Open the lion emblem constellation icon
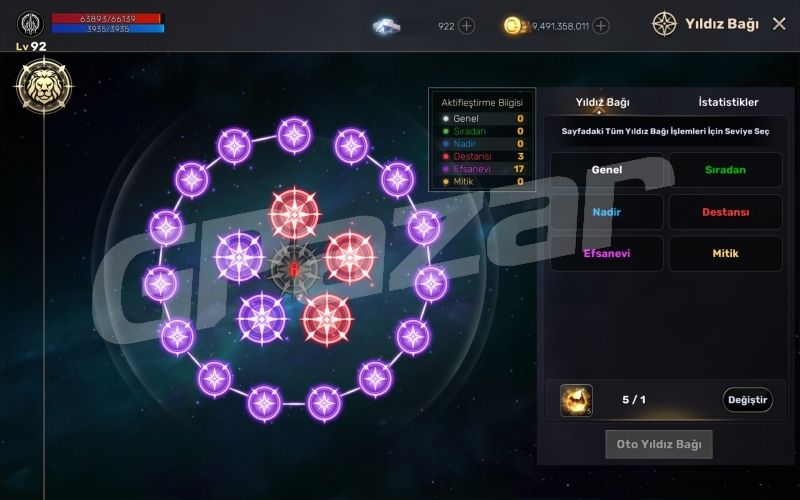Image resolution: width=800 pixels, height=500 pixels. [x=42, y=84]
